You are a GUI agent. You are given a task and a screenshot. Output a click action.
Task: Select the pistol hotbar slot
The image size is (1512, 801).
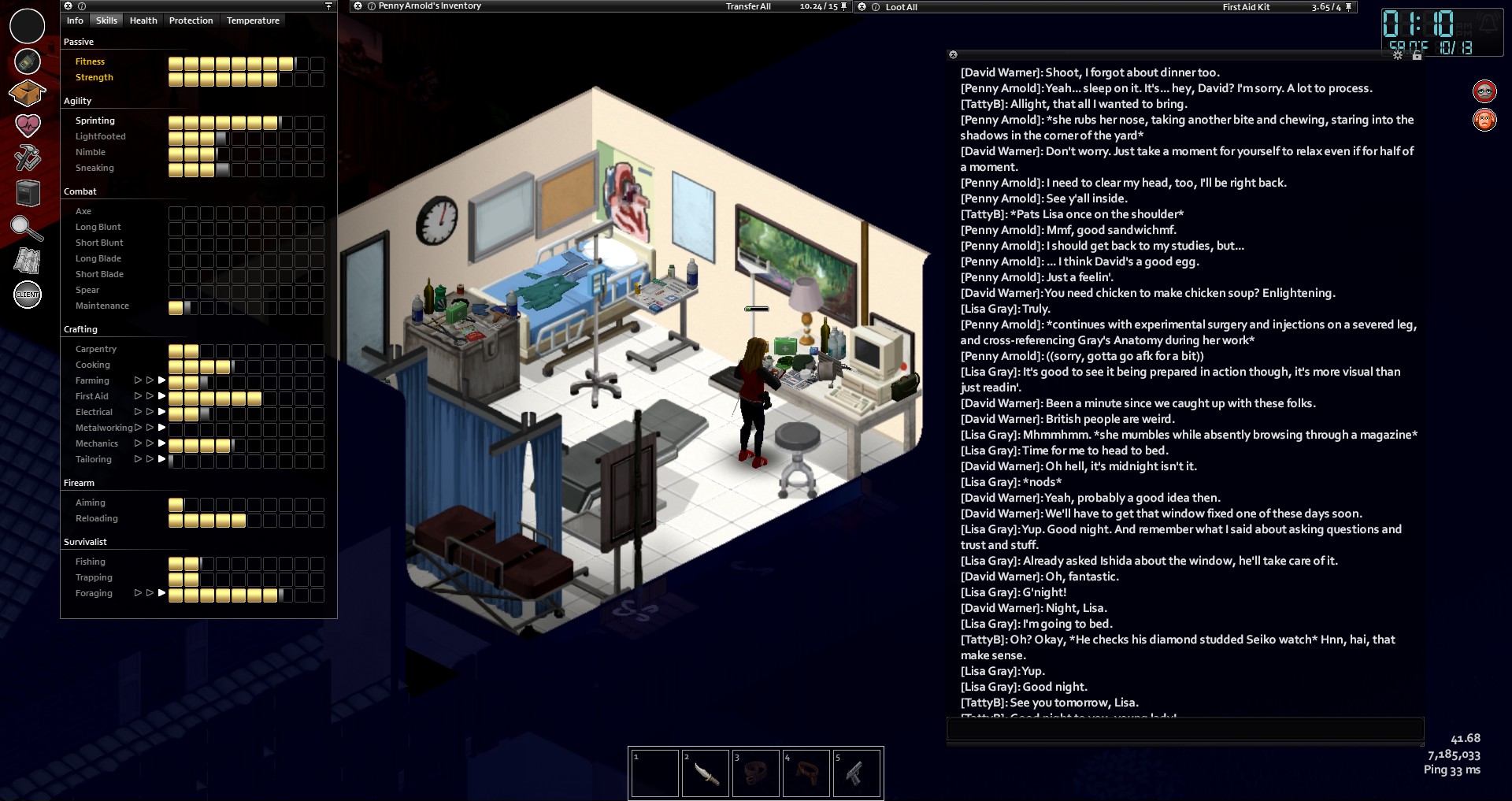[856, 773]
